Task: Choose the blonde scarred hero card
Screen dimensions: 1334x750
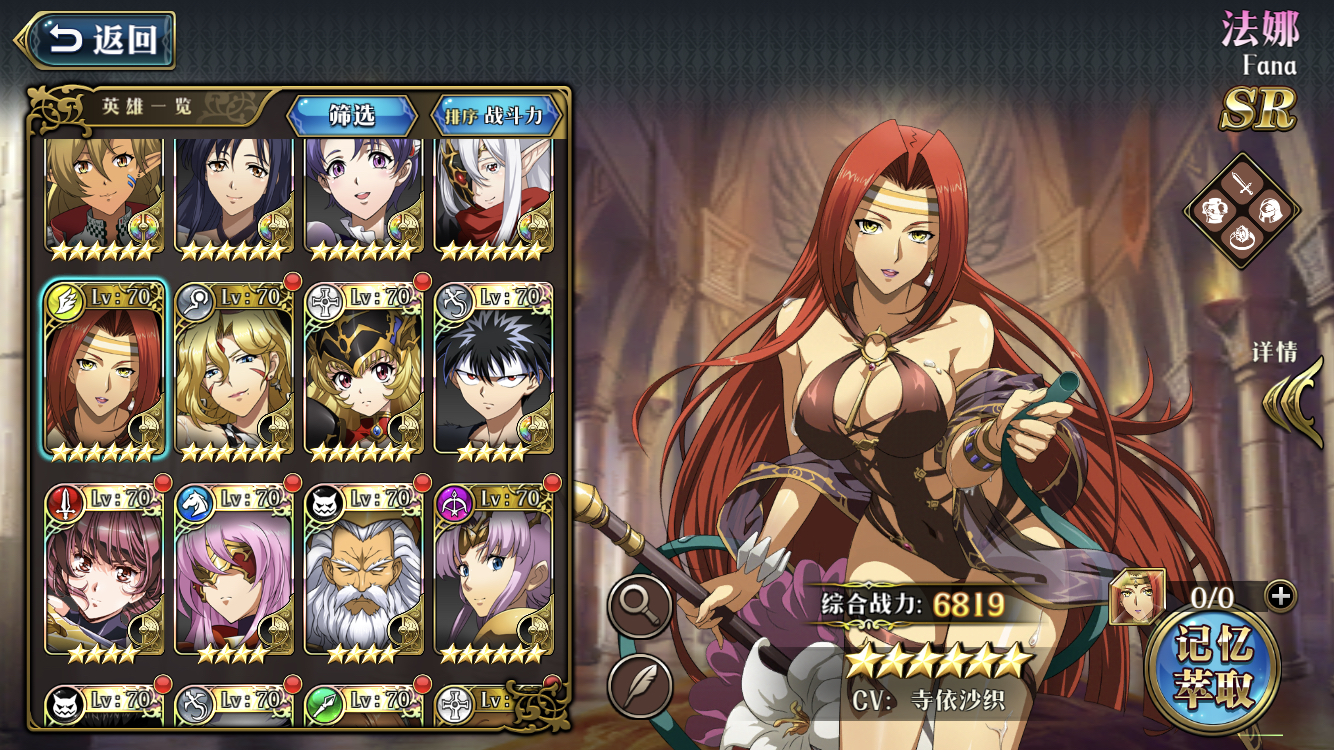Action: tap(234, 372)
